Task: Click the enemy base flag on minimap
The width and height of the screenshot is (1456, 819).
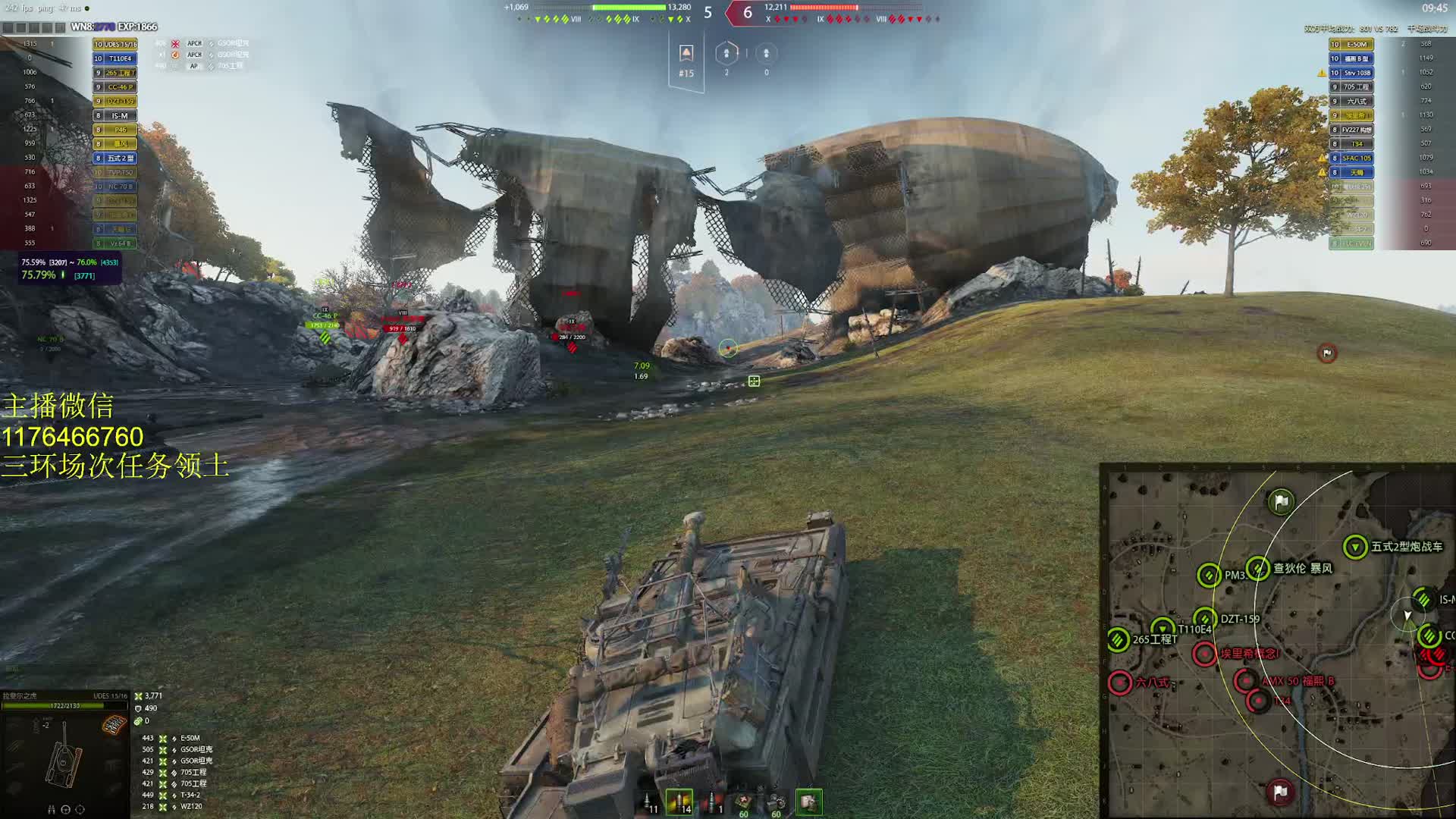Action: click(x=1279, y=792)
